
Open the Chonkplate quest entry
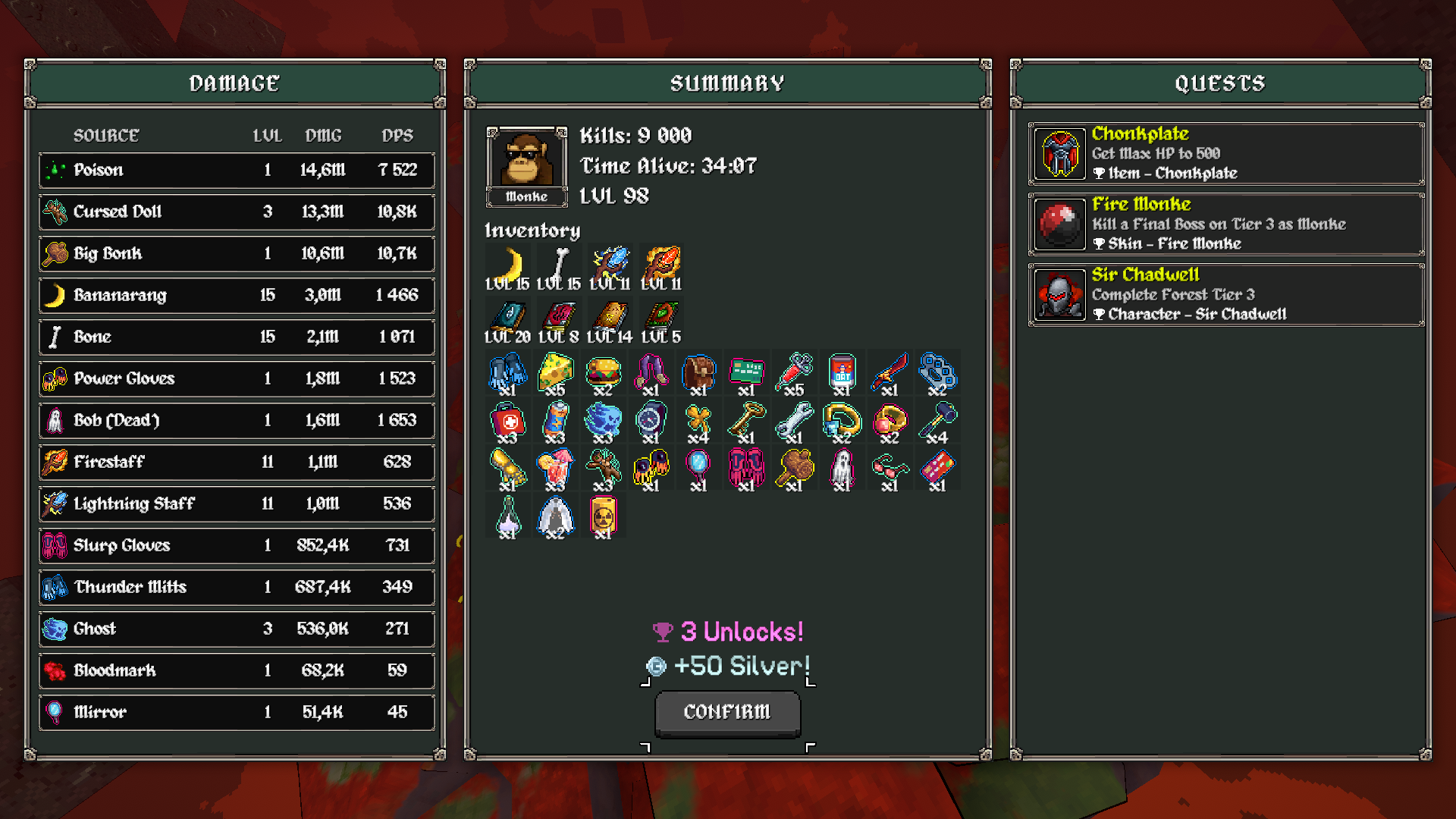(x=1225, y=154)
